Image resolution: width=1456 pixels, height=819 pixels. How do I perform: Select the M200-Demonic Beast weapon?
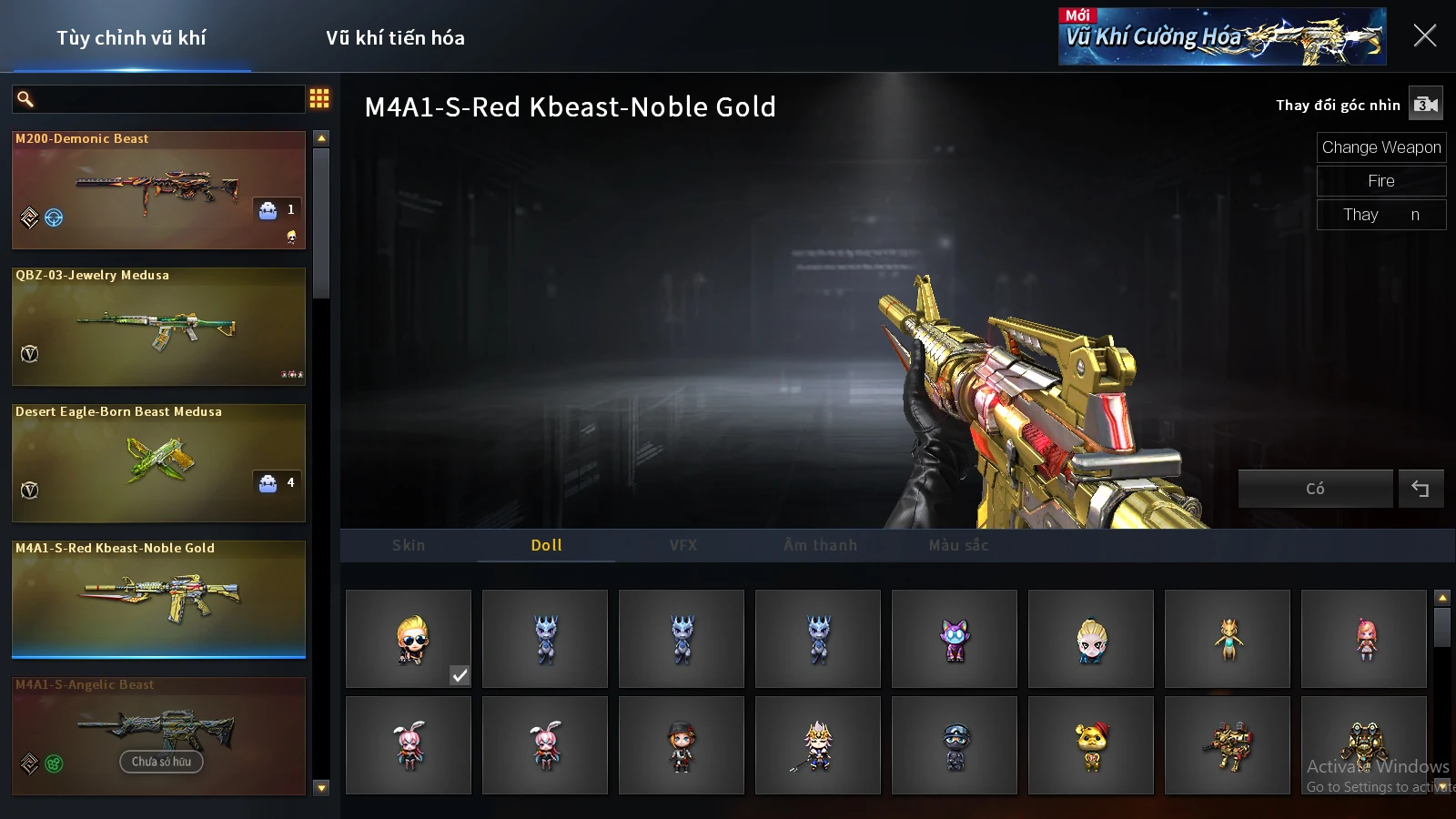[x=158, y=190]
